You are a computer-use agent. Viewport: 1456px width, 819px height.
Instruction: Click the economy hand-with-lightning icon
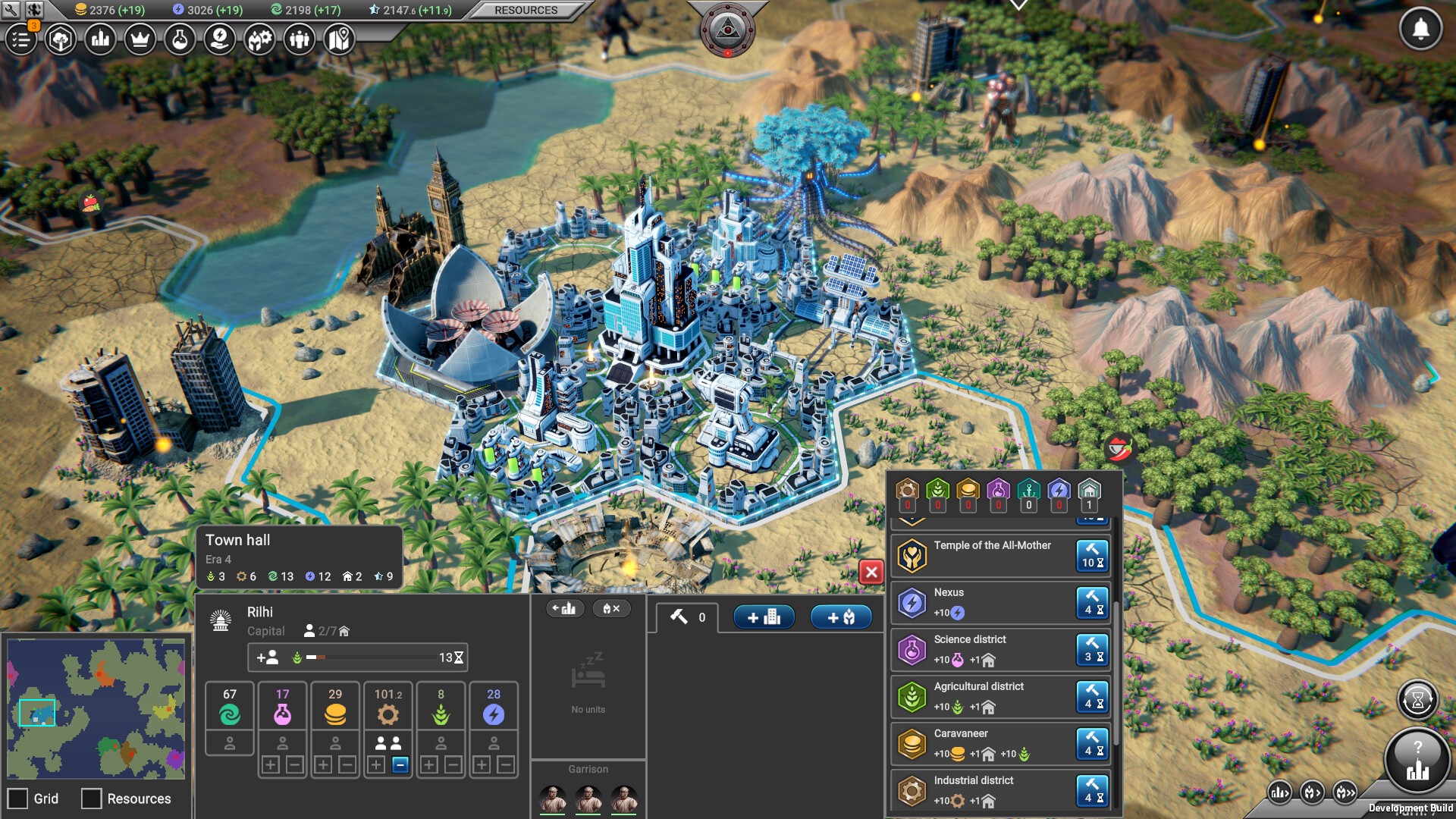coord(219,40)
